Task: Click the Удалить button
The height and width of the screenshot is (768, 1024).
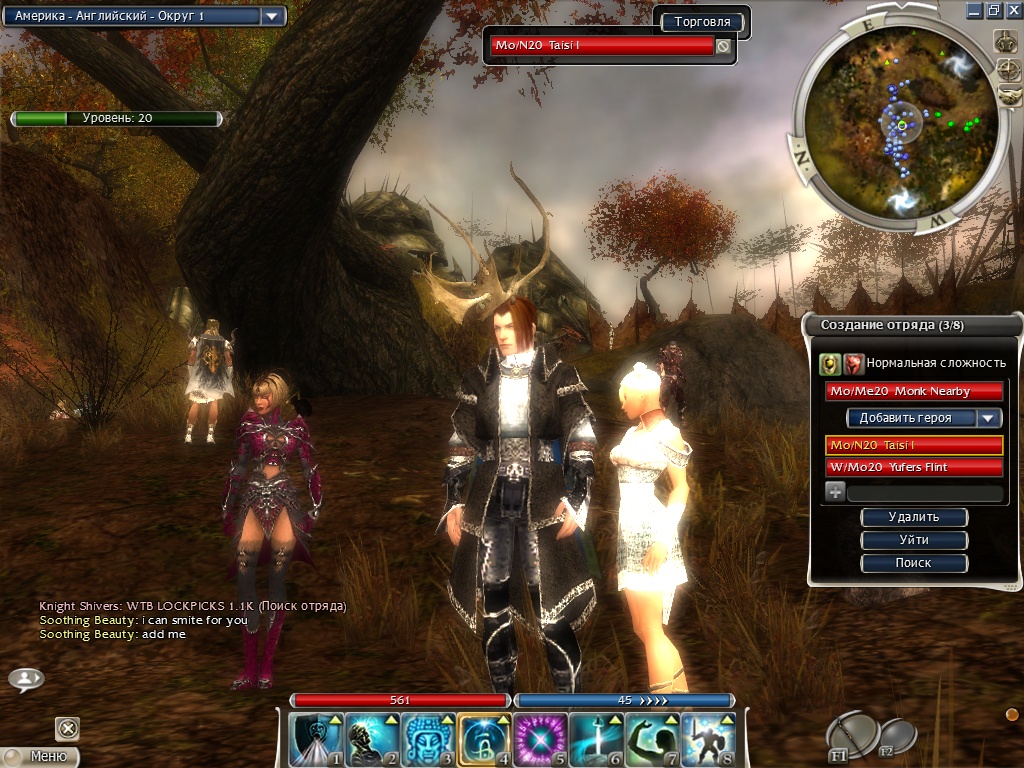Action: [914, 518]
